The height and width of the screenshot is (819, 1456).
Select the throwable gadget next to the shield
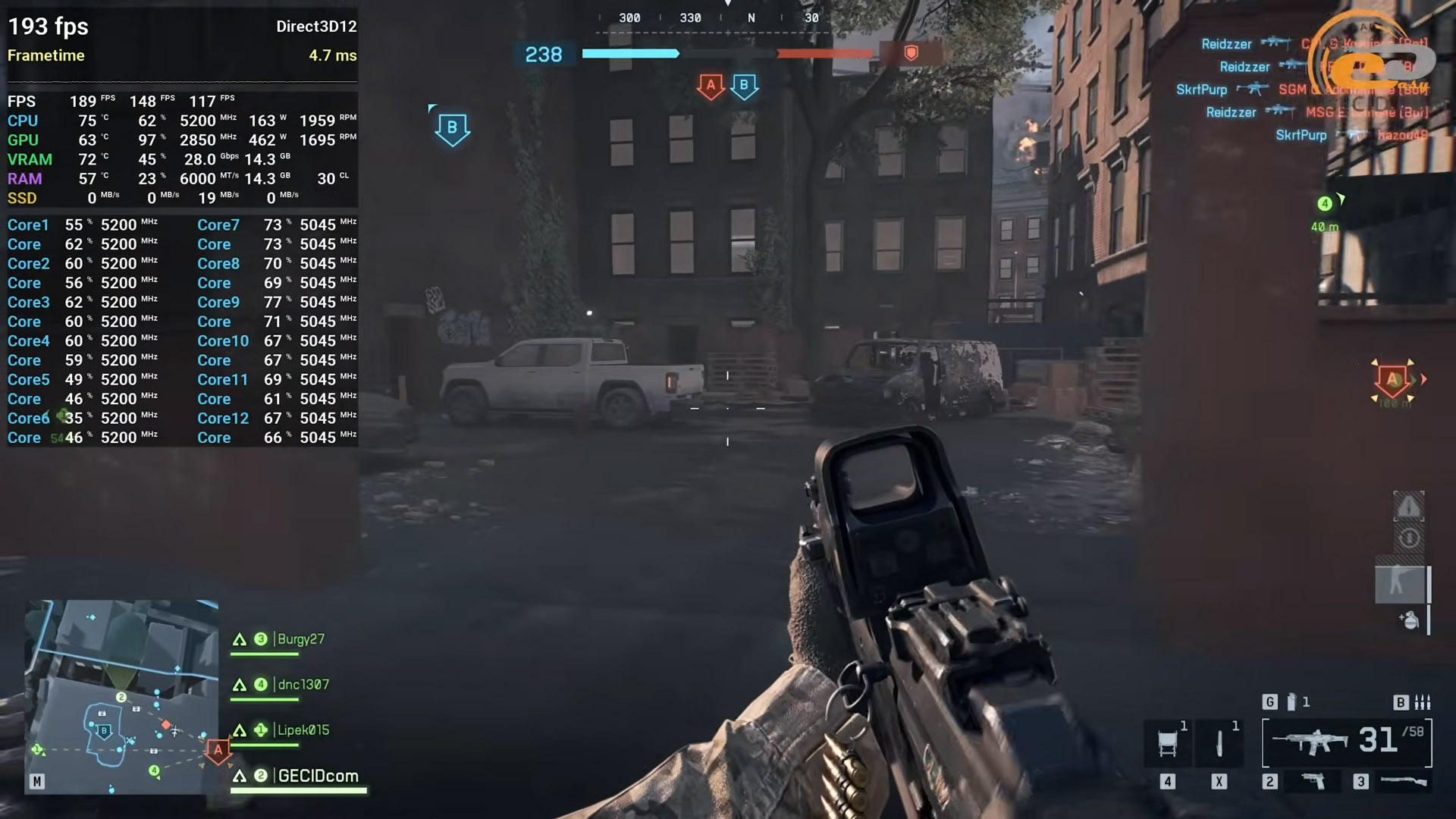click(x=1219, y=743)
